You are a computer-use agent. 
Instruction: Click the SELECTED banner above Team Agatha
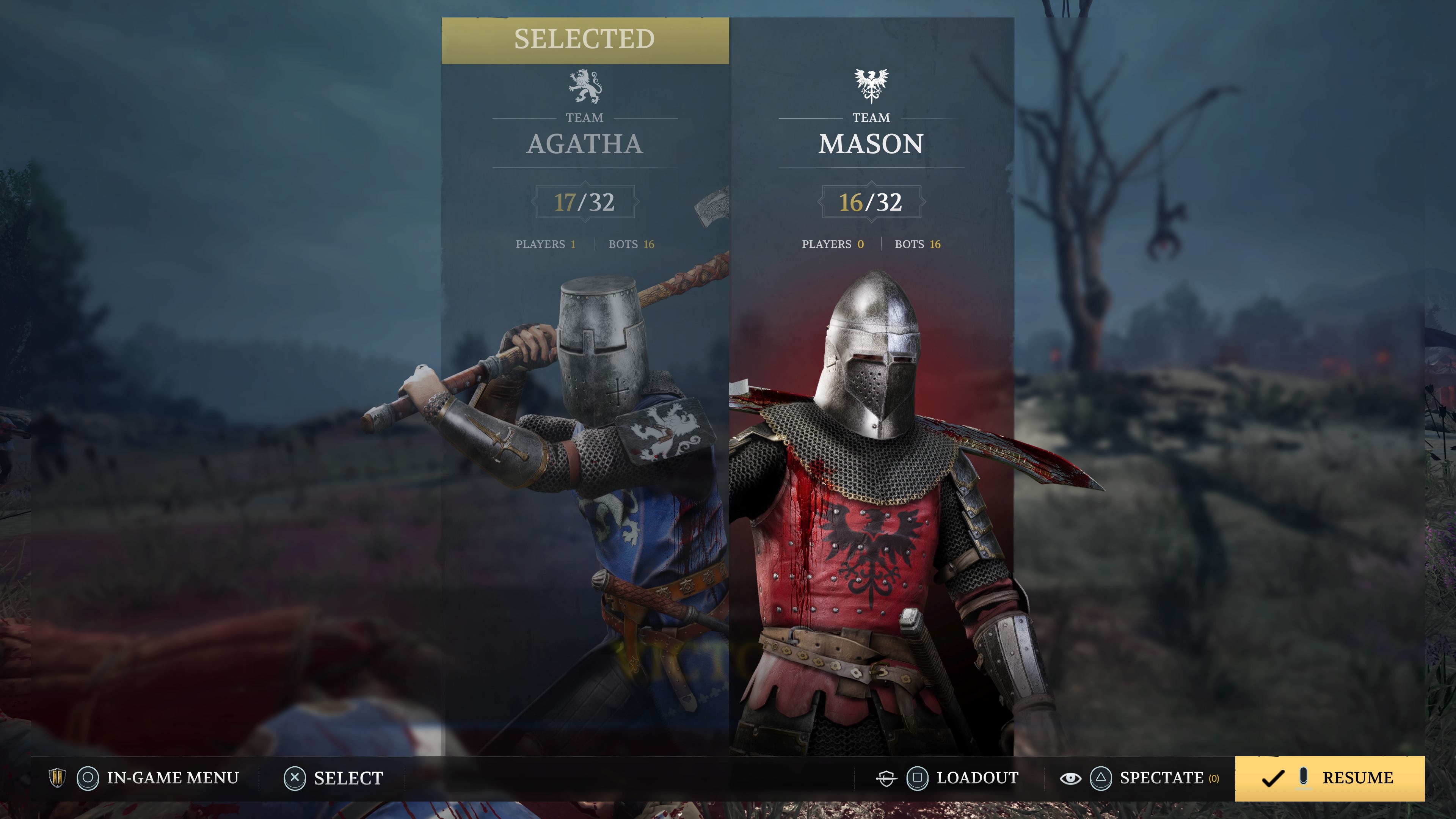[585, 39]
